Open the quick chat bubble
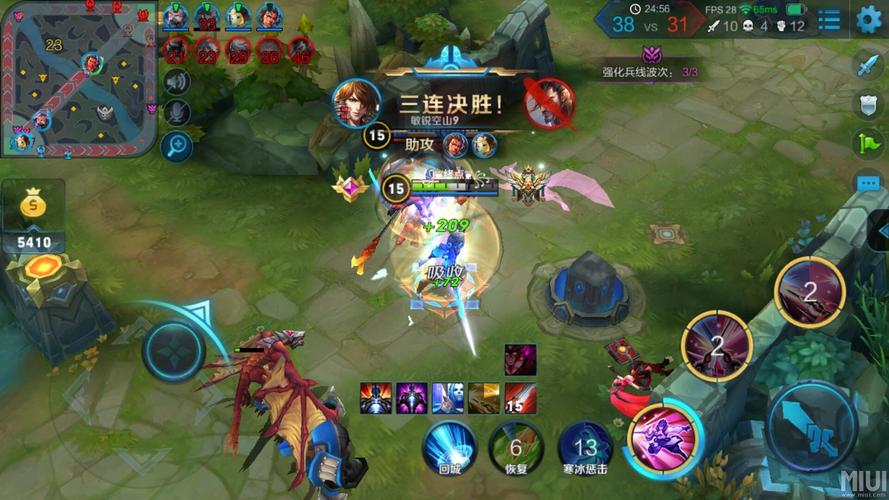The height and width of the screenshot is (500, 889). coord(866,183)
